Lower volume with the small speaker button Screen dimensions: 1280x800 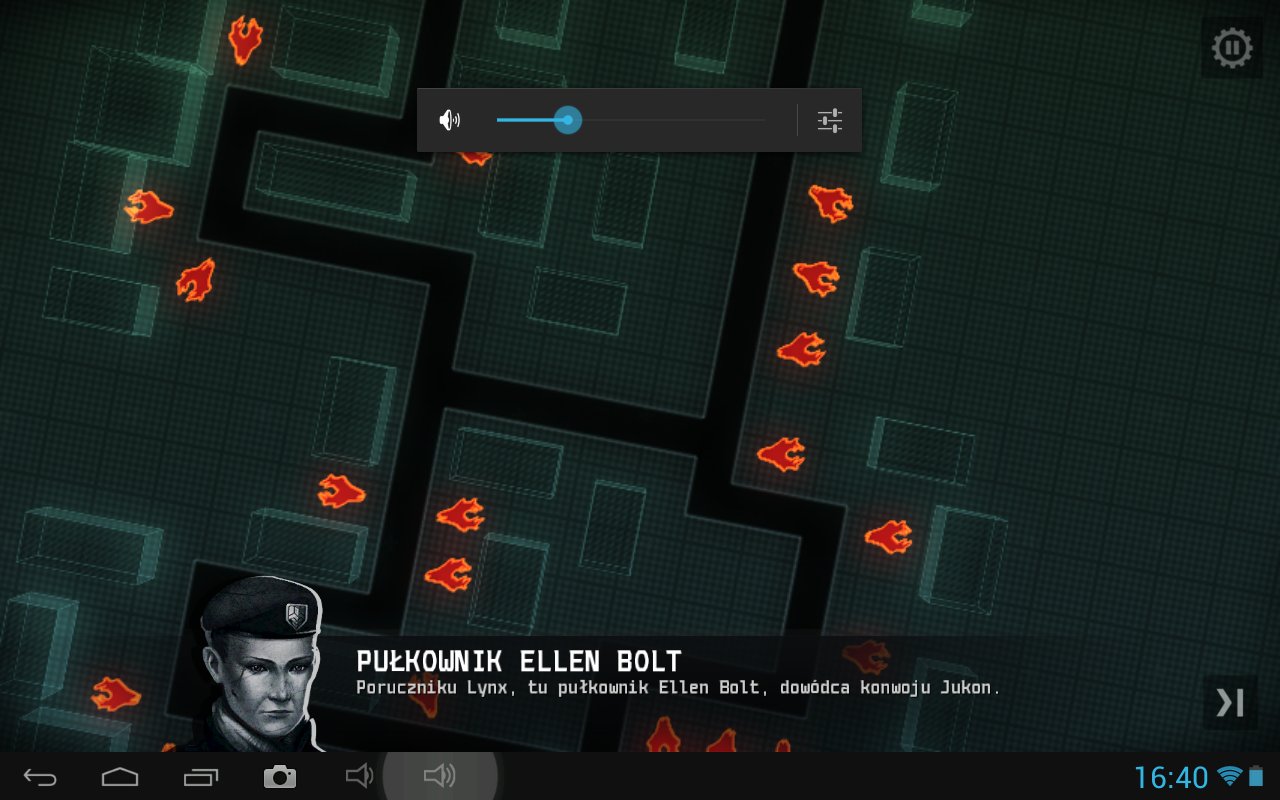[358, 776]
